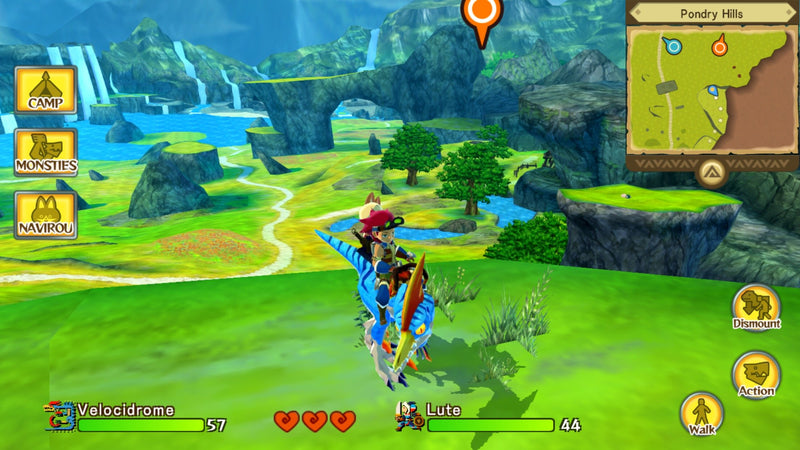Screen dimensions: 800x450
Task: Select the Velocidrome monstie portrait icon
Action: click(x=59, y=417)
